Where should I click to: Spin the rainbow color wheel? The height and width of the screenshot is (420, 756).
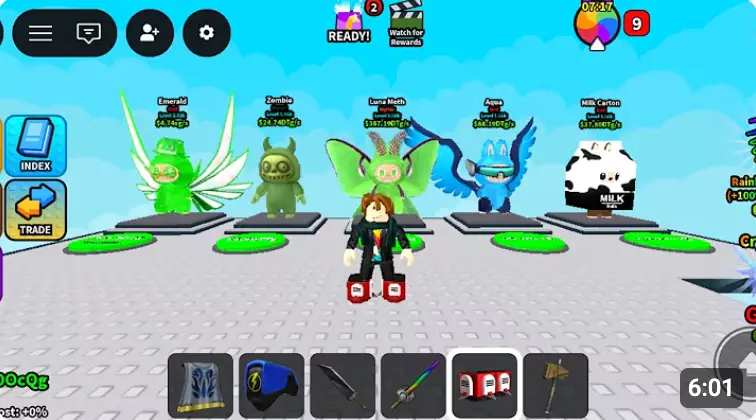(597, 24)
